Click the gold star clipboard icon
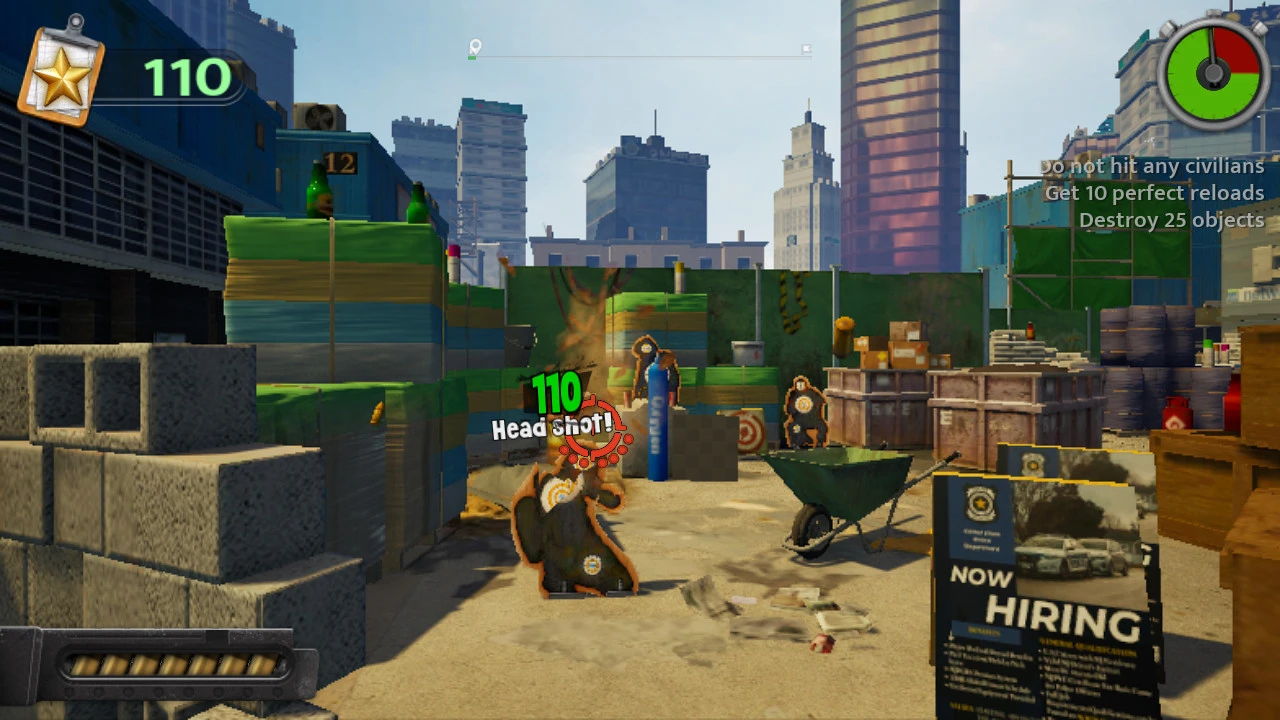The height and width of the screenshot is (720, 1280). click(x=61, y=76)
